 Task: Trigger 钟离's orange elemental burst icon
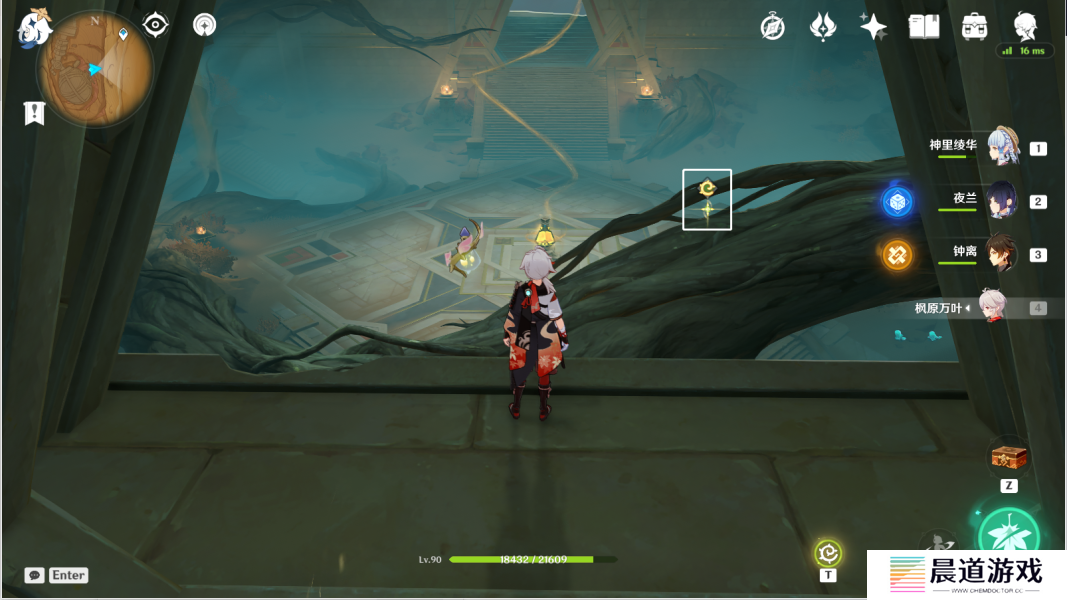897,255
